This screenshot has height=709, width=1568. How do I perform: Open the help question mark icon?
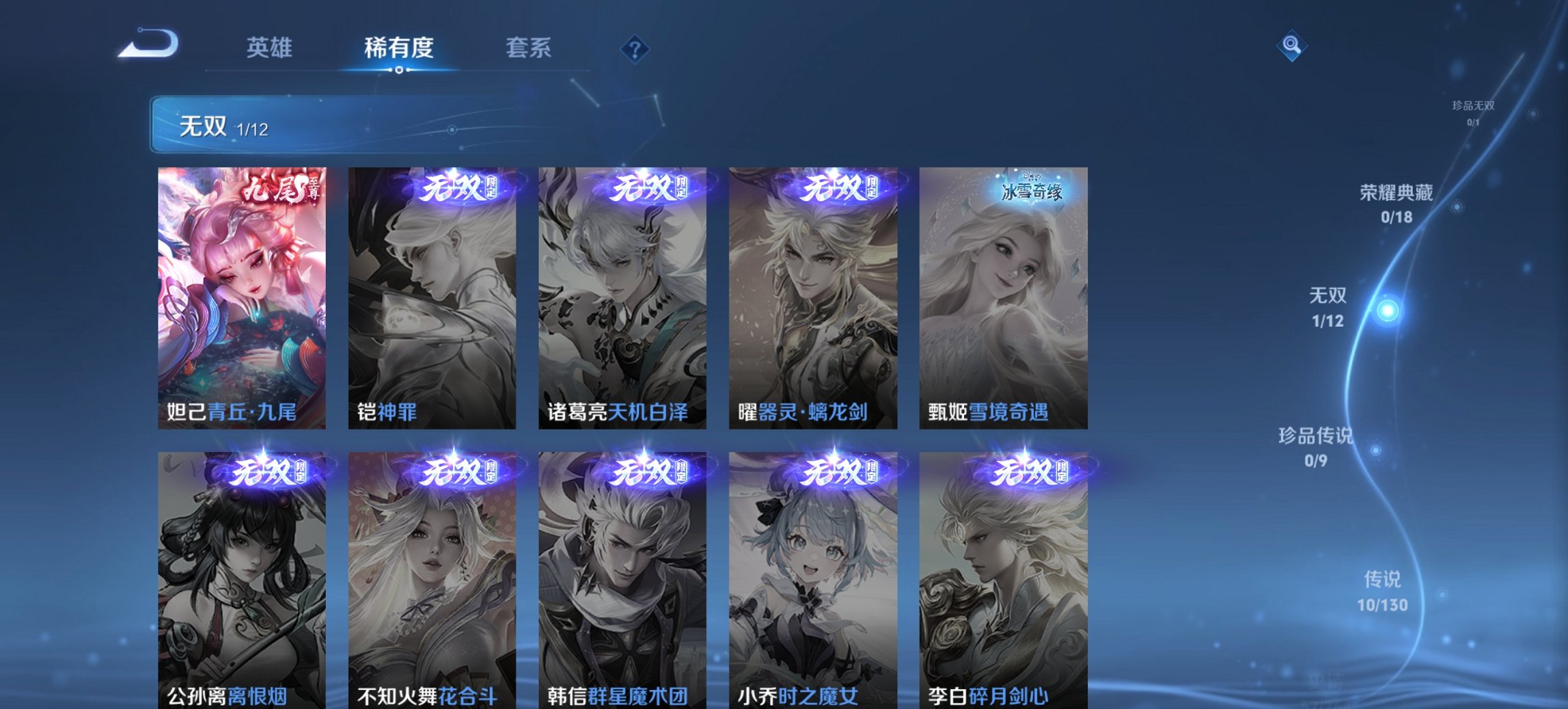(635, 47)
